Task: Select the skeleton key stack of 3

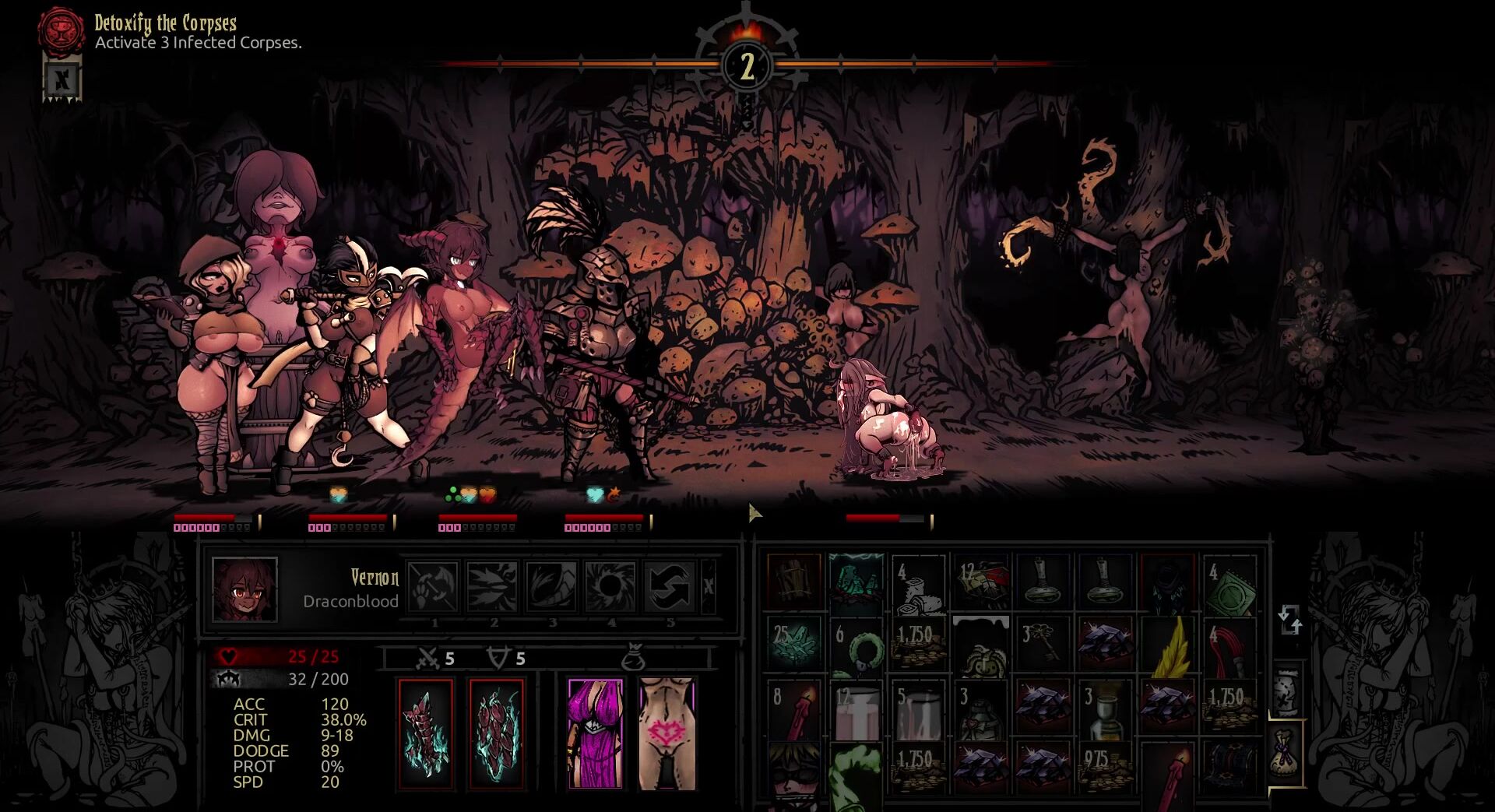Action: pos(1043,645)
